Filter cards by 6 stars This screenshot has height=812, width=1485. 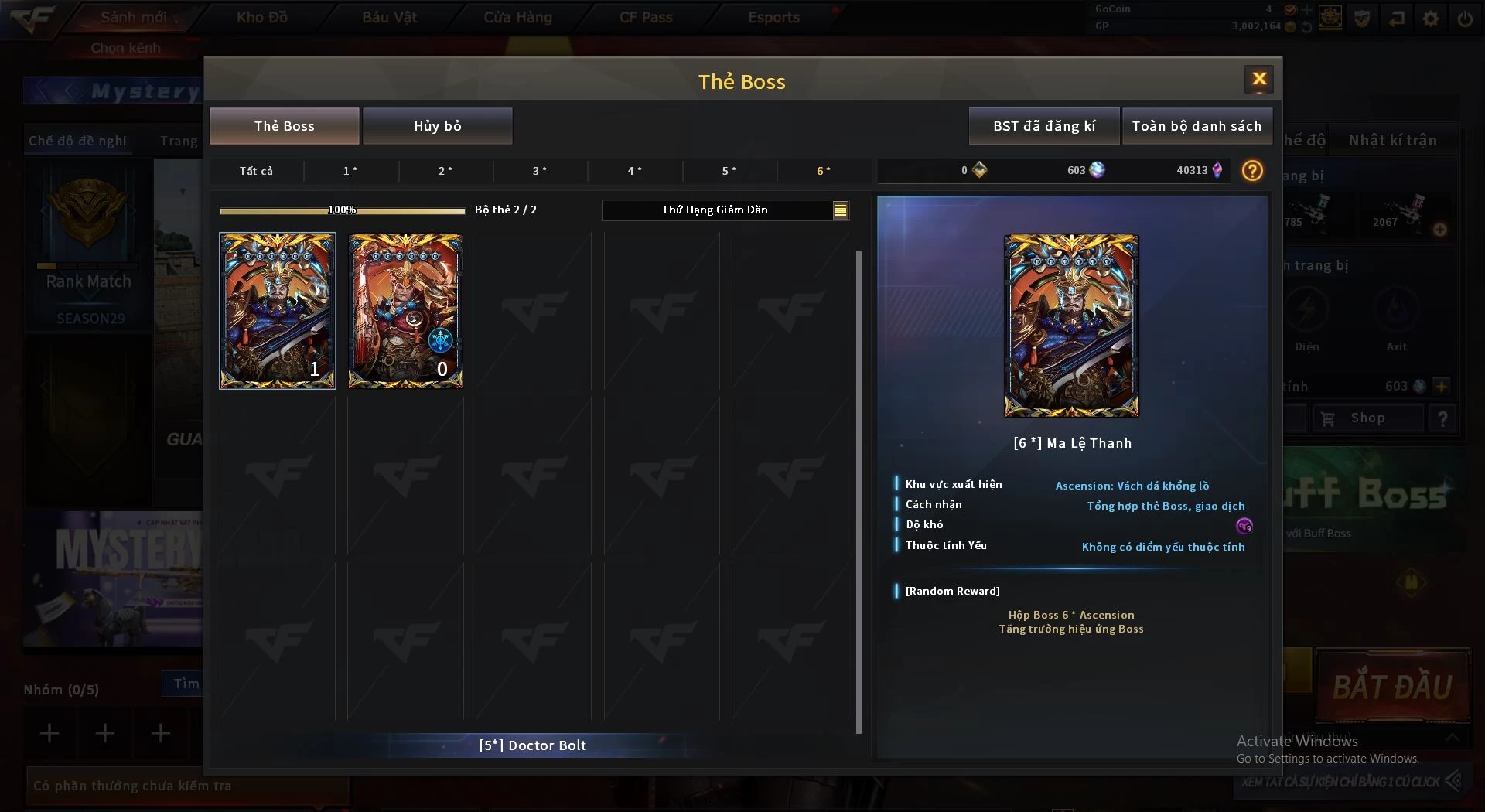(x=824, y=171)
